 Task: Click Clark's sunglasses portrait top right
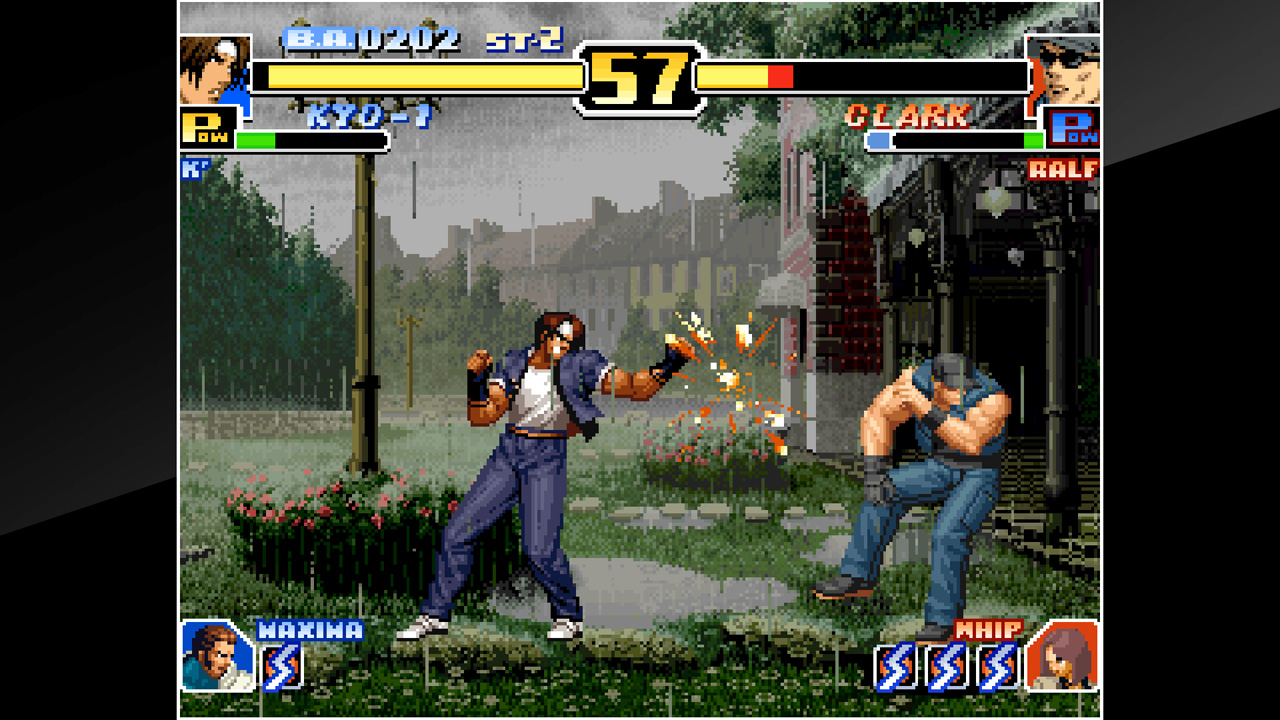click(x=1069, y=70)
